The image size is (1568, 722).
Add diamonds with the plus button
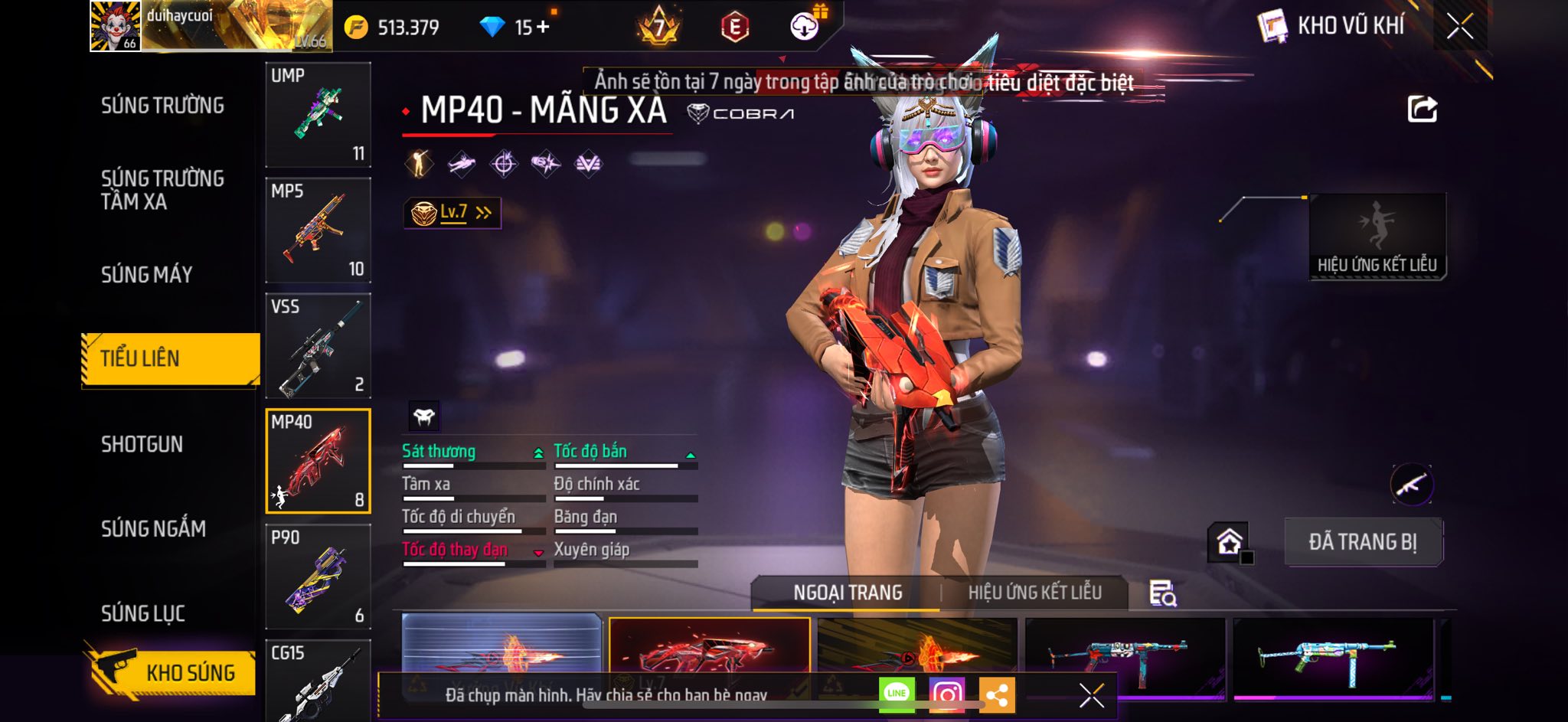pos(543,28)
